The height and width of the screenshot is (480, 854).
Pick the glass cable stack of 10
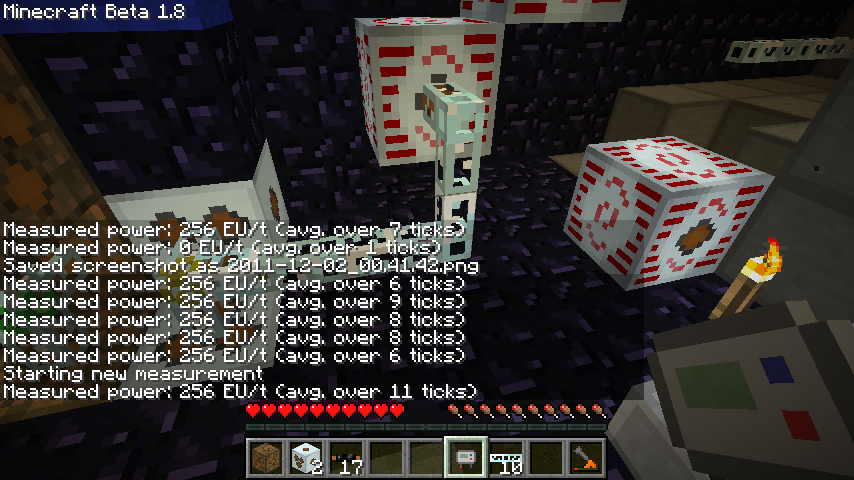click(x=506, y=458)
